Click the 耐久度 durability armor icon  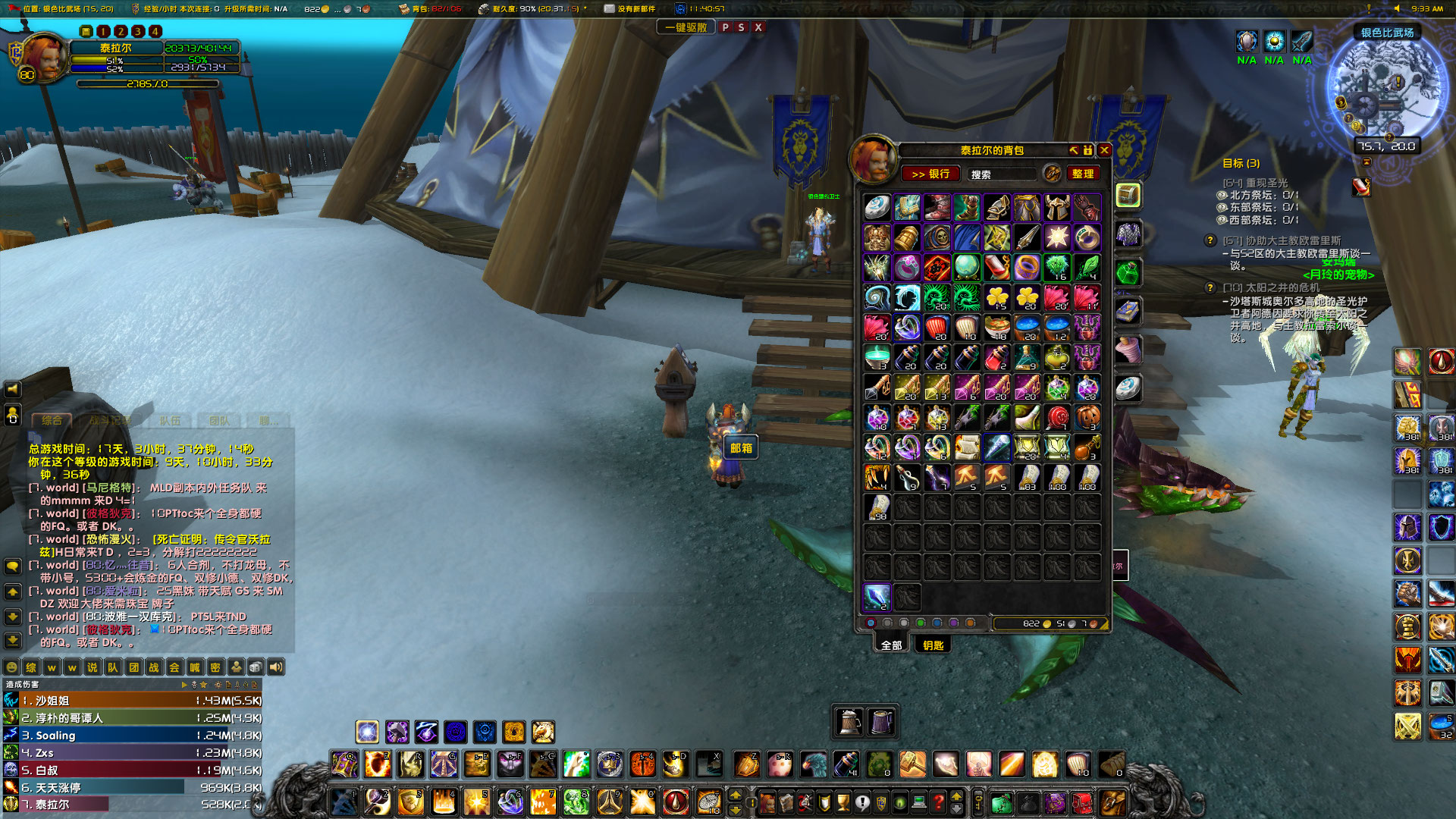[x=484, y=10]
